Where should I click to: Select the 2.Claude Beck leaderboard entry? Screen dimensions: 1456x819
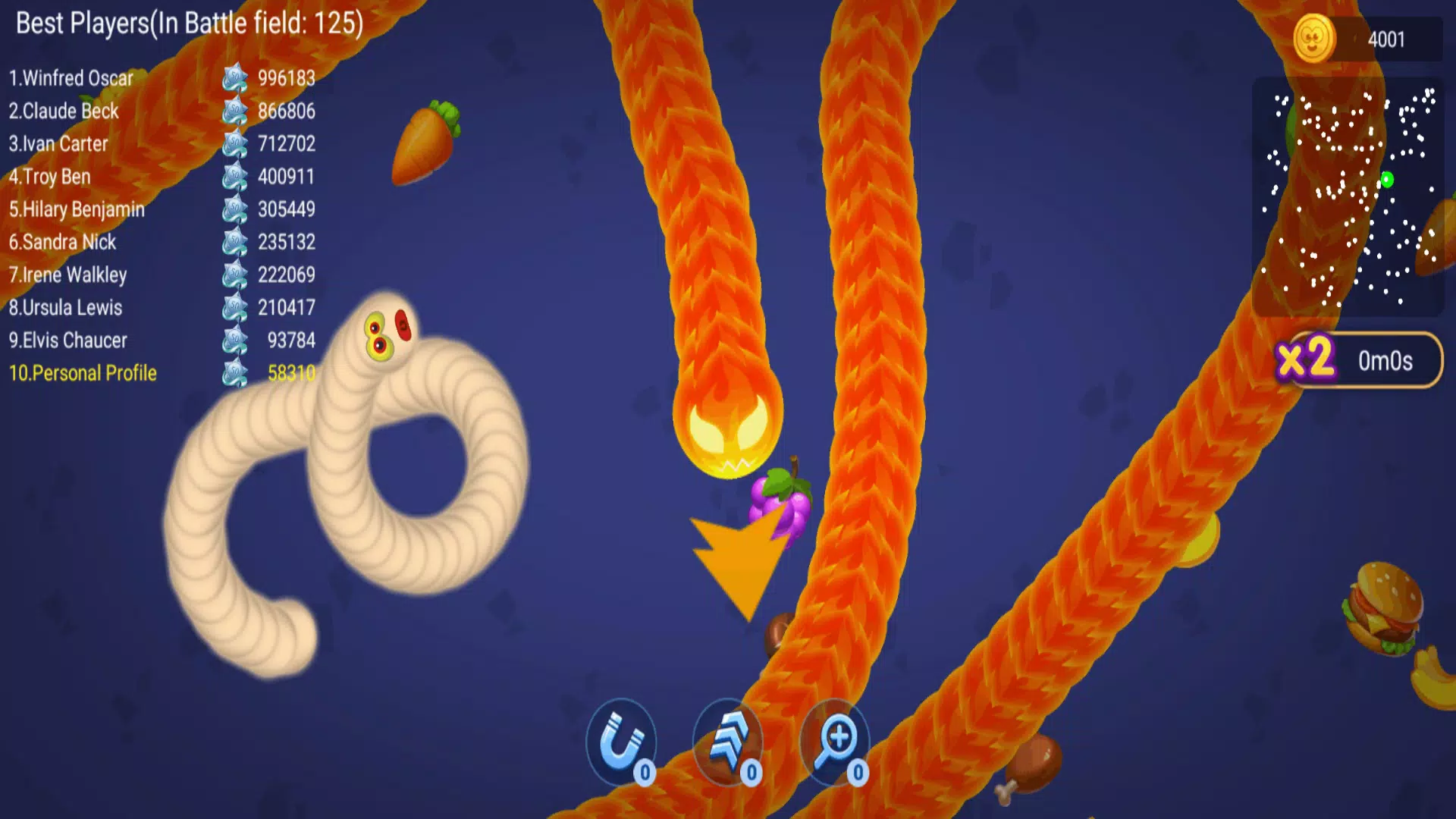64,111
